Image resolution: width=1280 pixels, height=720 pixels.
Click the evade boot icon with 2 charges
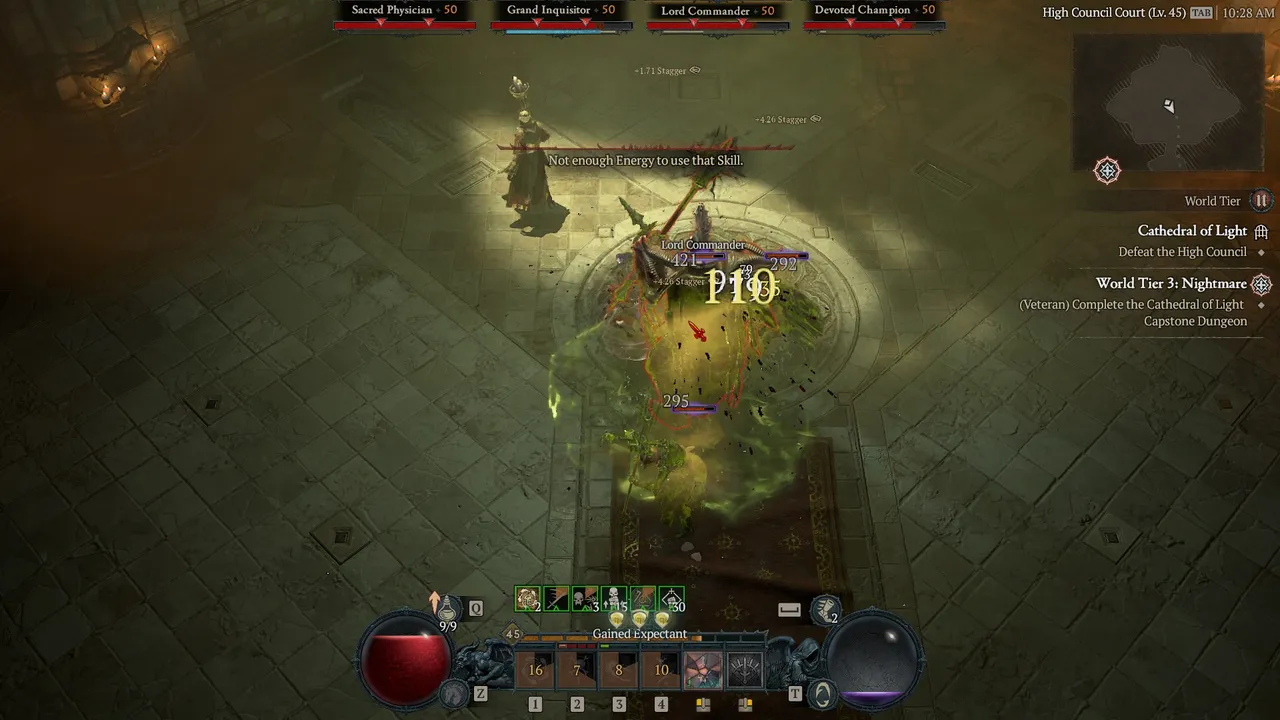[x=825, y=607]
